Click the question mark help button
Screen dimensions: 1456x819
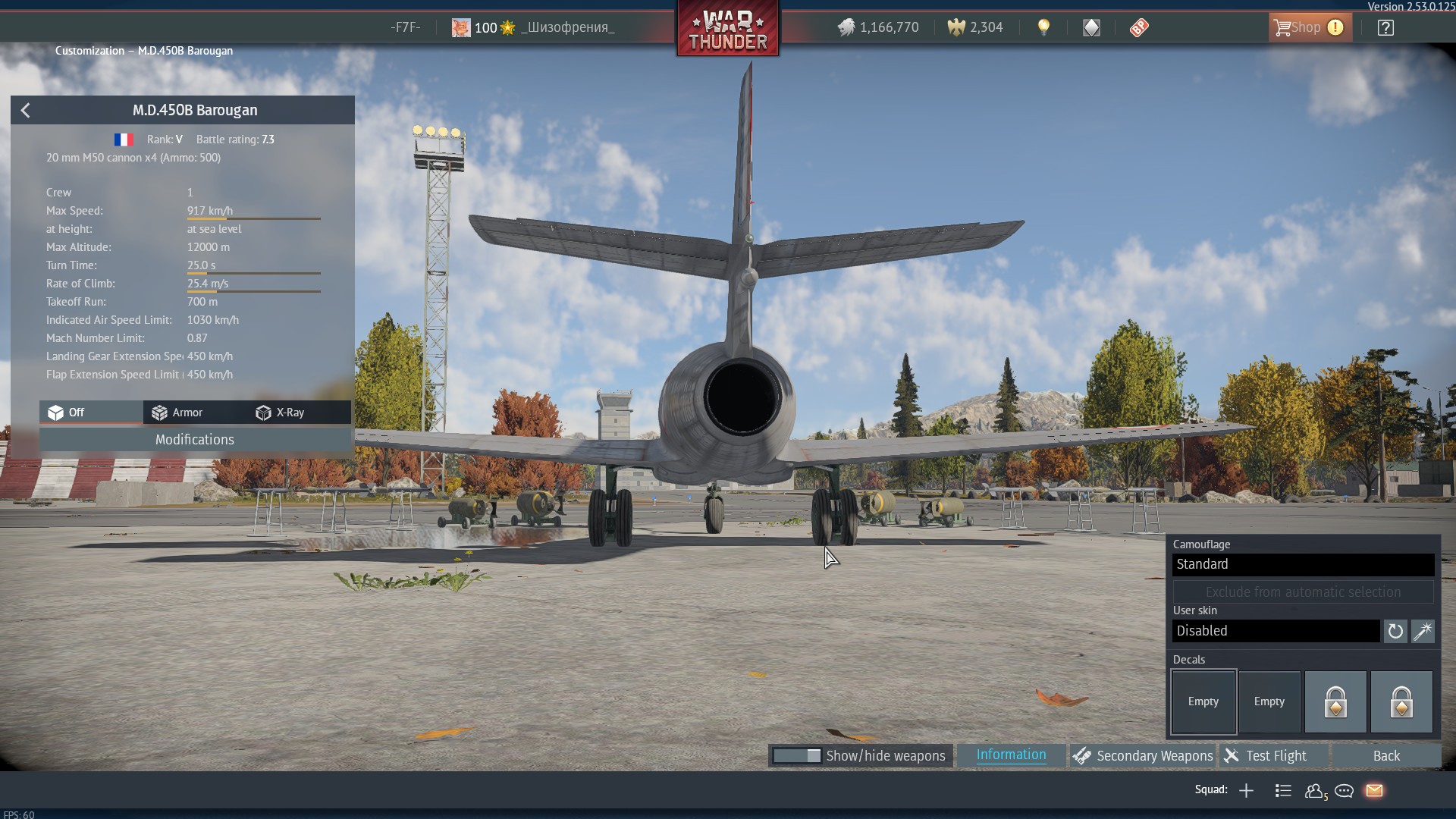coord(1385,28)
